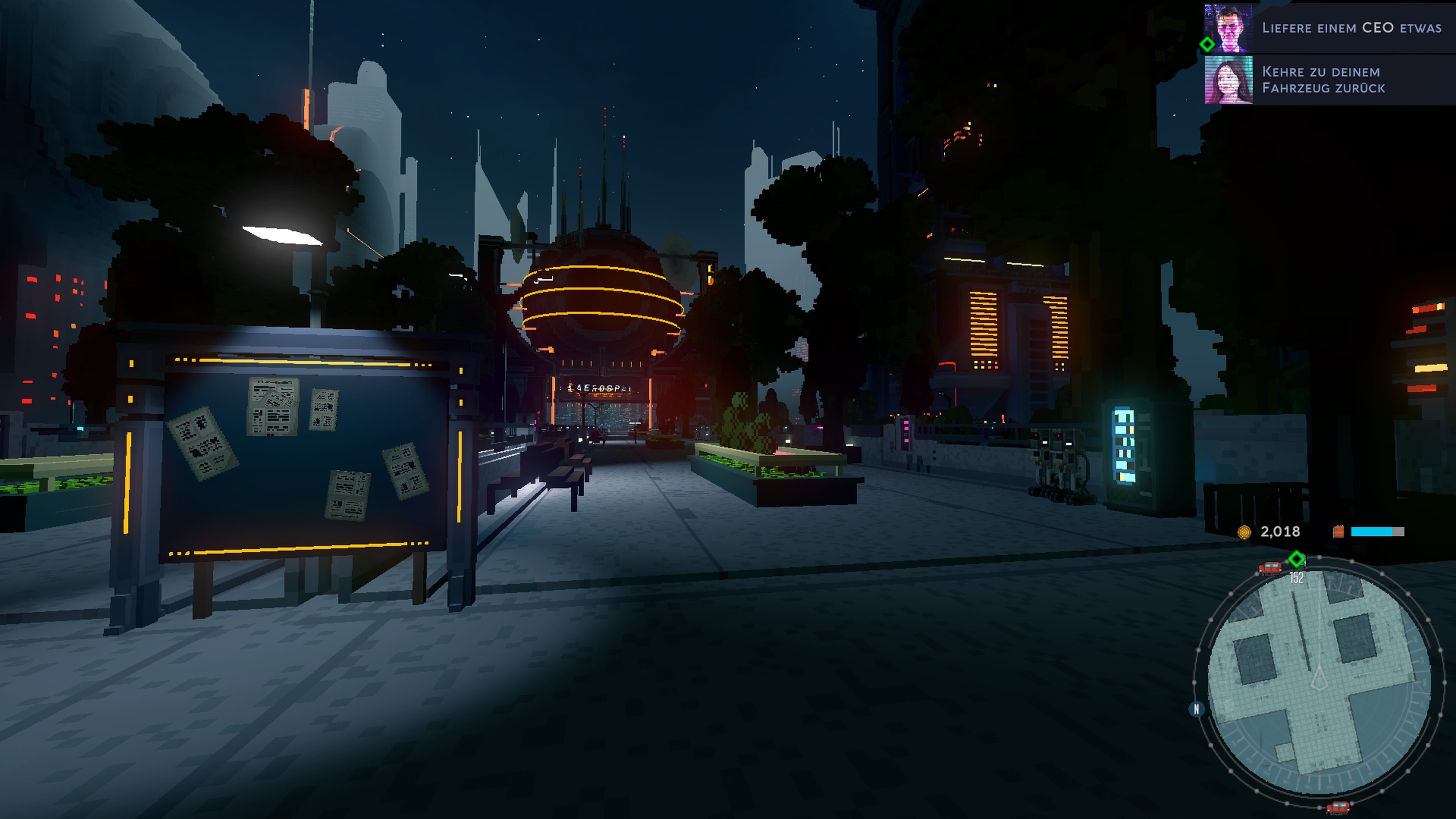
Task: Click the red vehicle marker below the minimap
Action: click(1337, 806)
